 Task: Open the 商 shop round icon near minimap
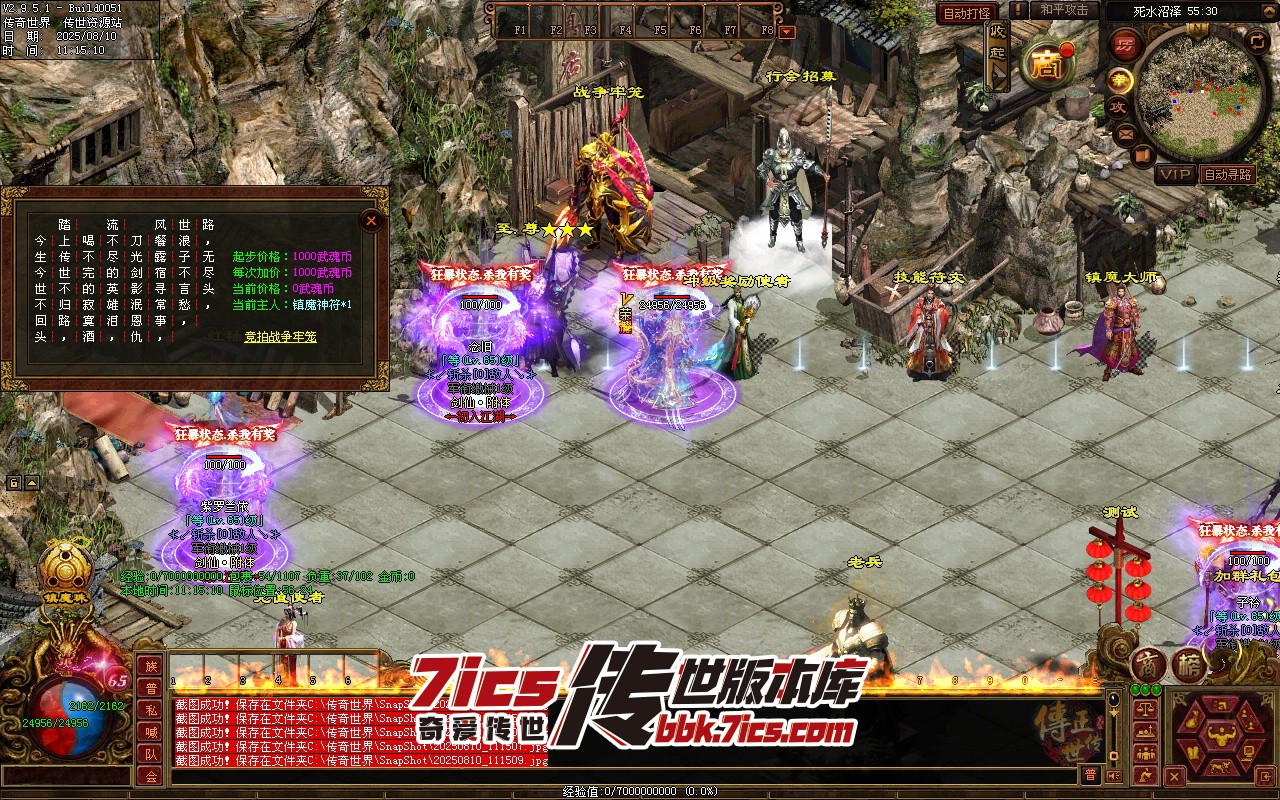(x=1047, y=65)
